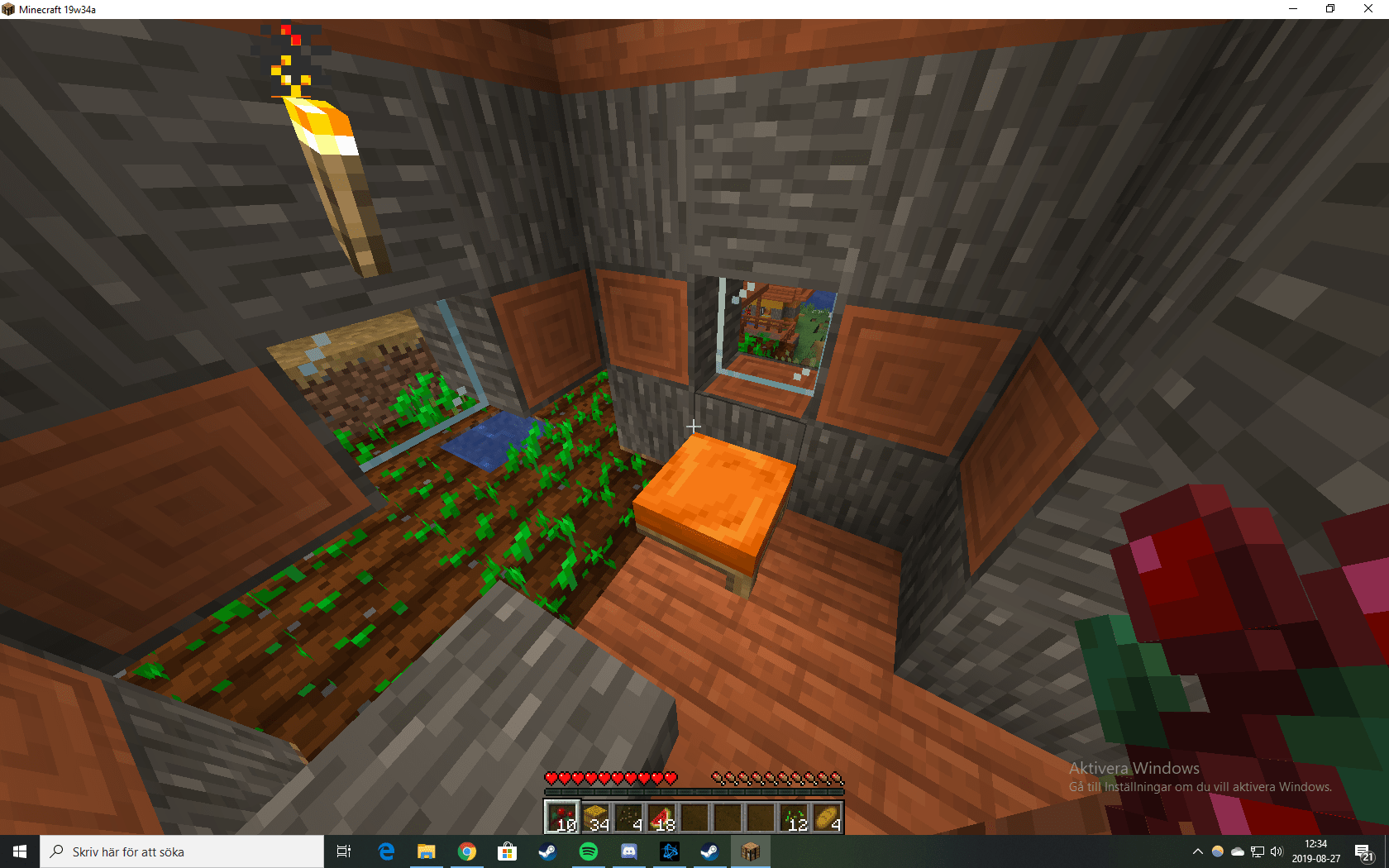Open the Minecraft launcher taskbar icon
The image size is (1389, 868).
pyautogui.click(x=749, y=851)
